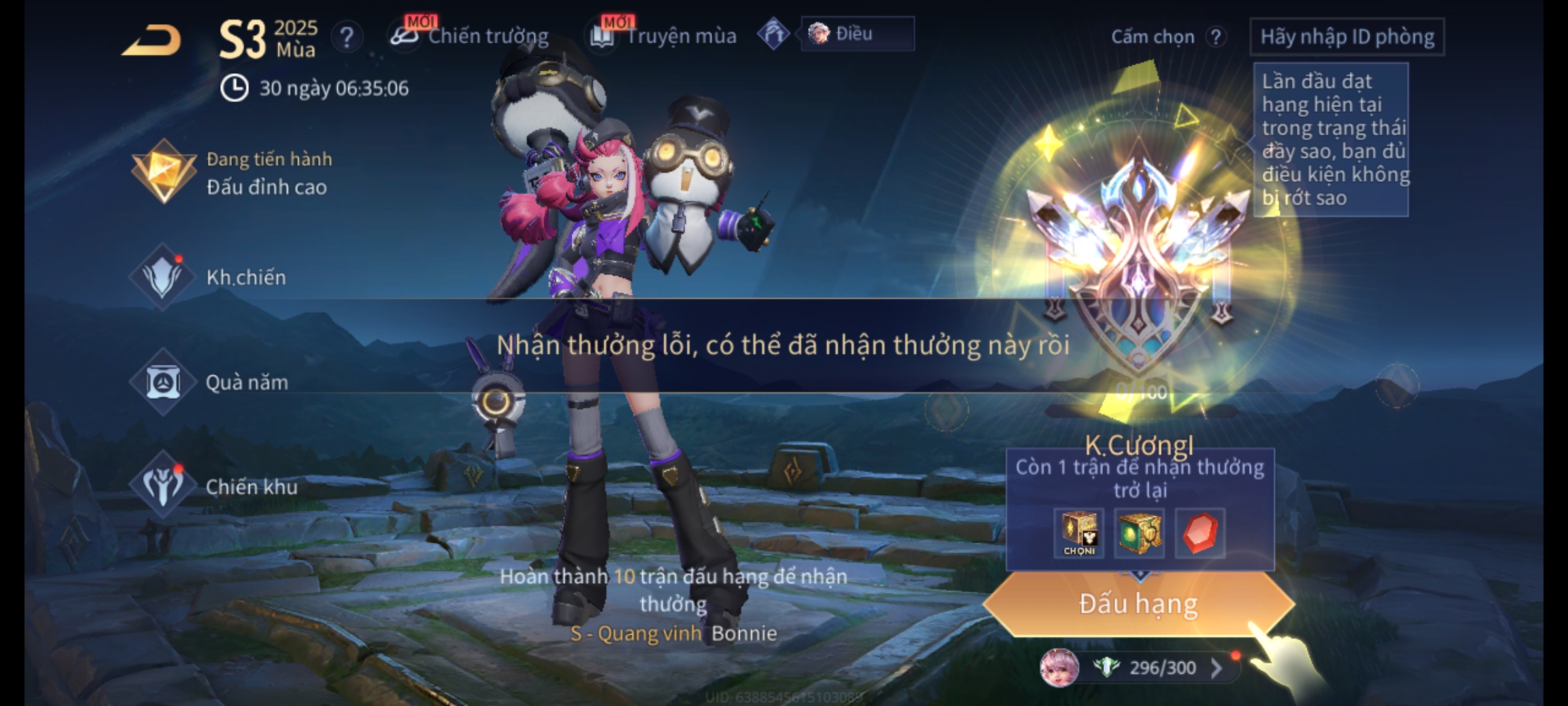Viewport: 1568px width, 706px height.
Task: Open the player avatar portrait
Action: [x=1059, y=668]
